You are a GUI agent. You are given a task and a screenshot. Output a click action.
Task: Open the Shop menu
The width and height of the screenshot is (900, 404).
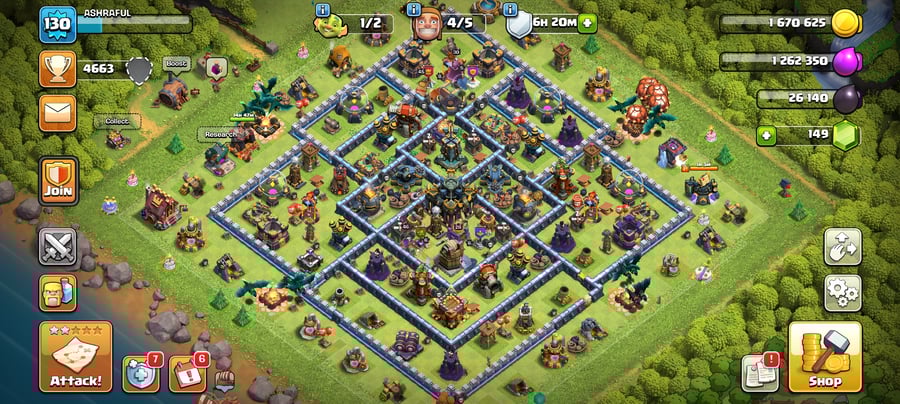coord(824,356)
